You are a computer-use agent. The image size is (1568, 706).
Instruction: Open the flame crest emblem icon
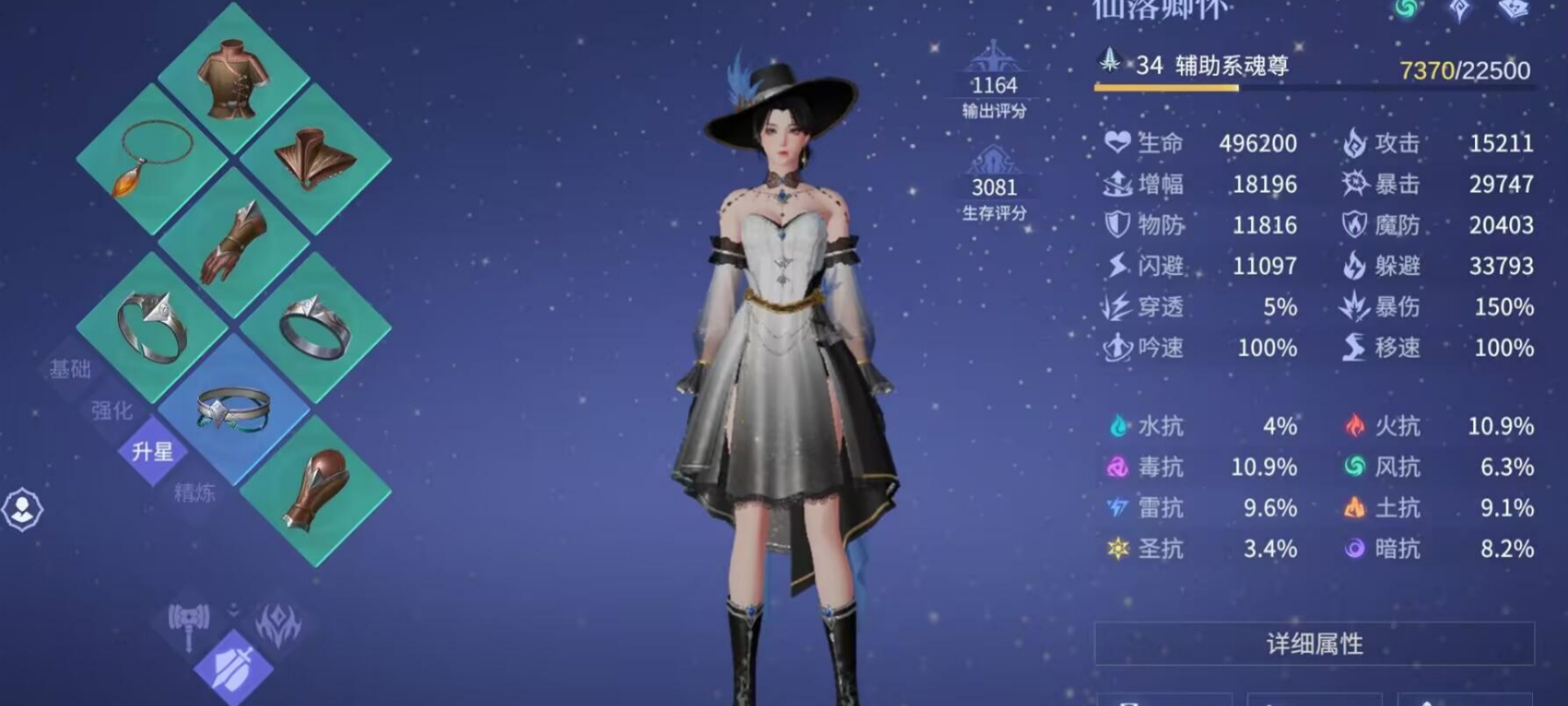pyautogui.click(x=278, y=625)
